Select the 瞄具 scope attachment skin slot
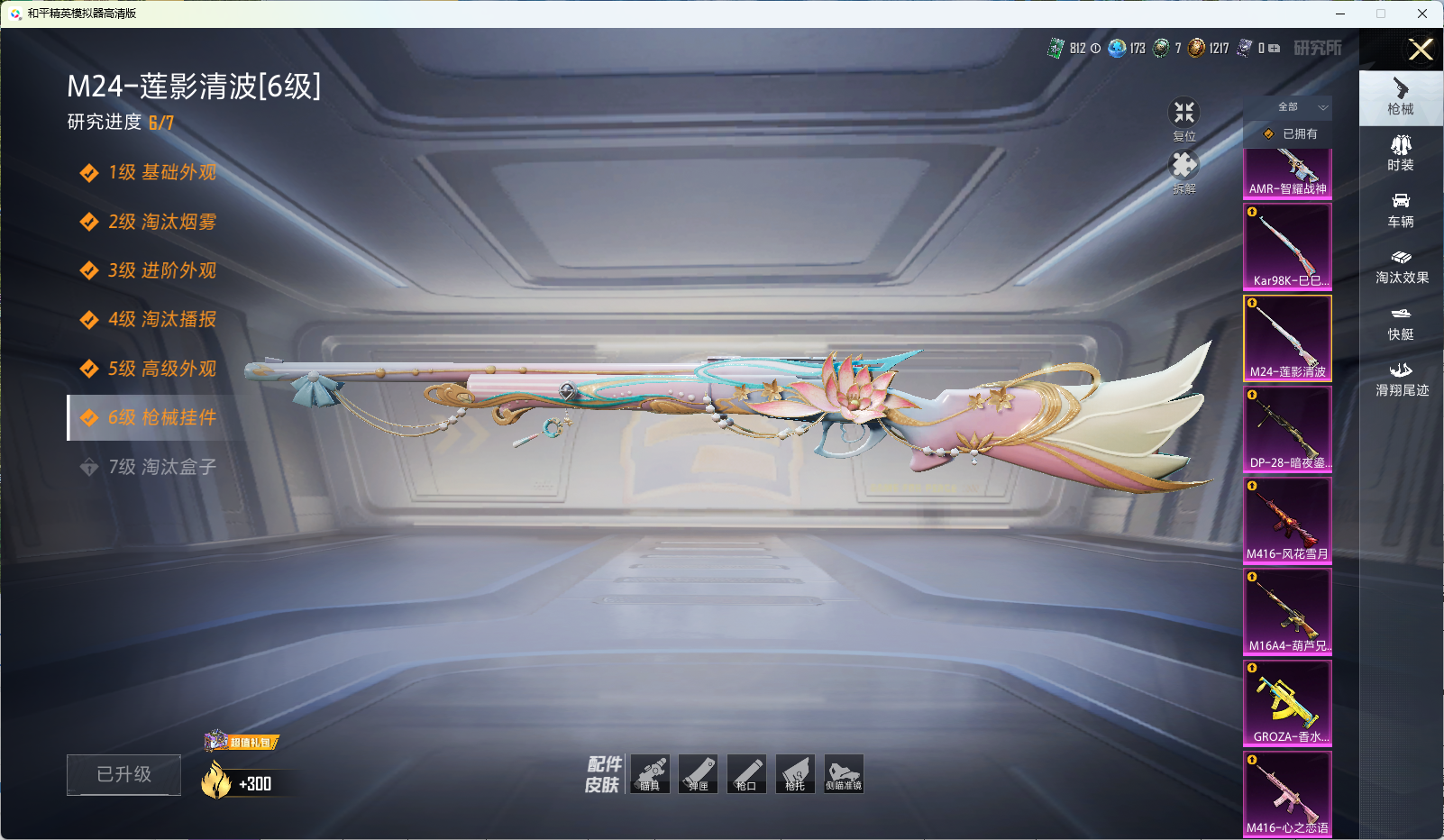The width and height of the screenshot is (1444, 840). [x=650, y=774]
